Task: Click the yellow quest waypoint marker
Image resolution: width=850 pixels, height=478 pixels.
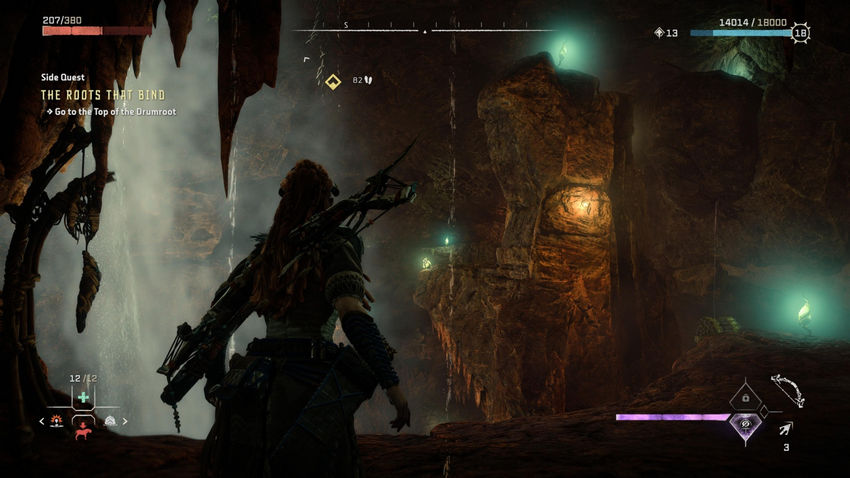Action: click(x=333, y=80)
